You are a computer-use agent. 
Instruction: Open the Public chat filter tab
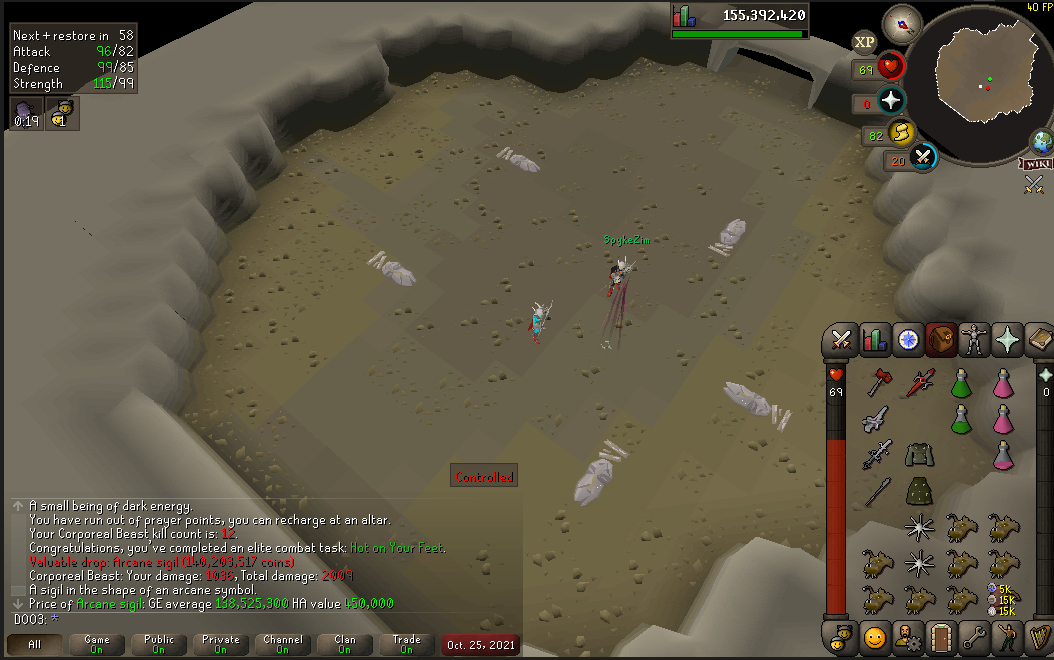pos(159,645)
